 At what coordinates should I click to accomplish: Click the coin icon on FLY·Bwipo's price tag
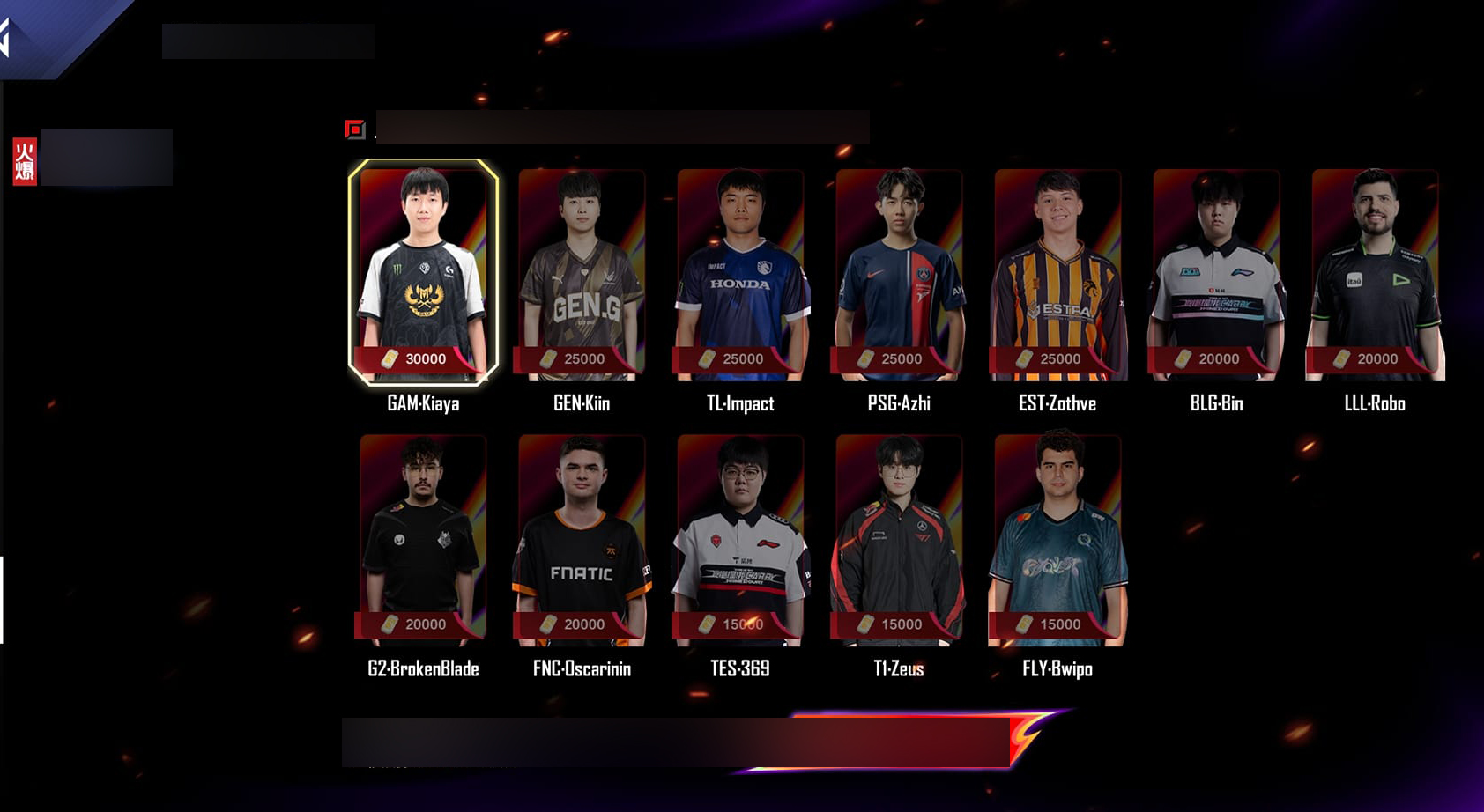point(1025,625)
